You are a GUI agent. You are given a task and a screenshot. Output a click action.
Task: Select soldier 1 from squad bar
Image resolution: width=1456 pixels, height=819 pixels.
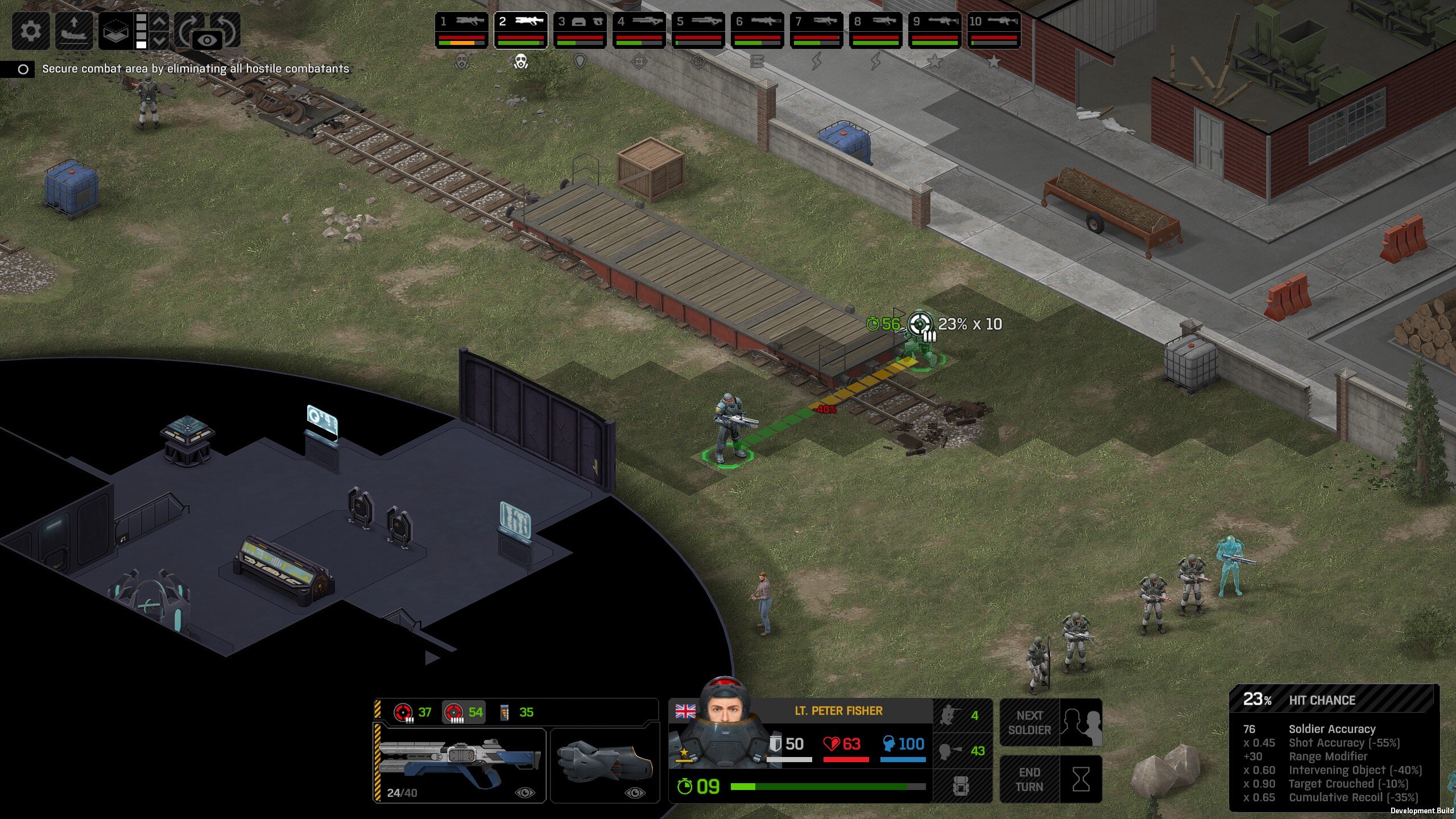pyautogui.click(x=462, y=30)
